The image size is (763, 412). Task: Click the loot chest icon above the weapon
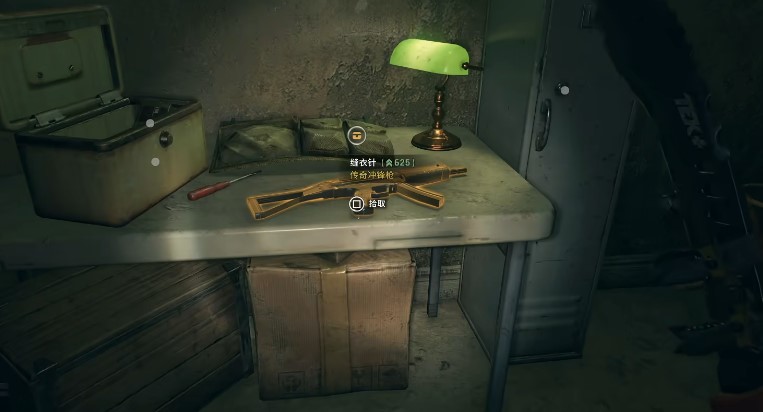tap(357, 135)
